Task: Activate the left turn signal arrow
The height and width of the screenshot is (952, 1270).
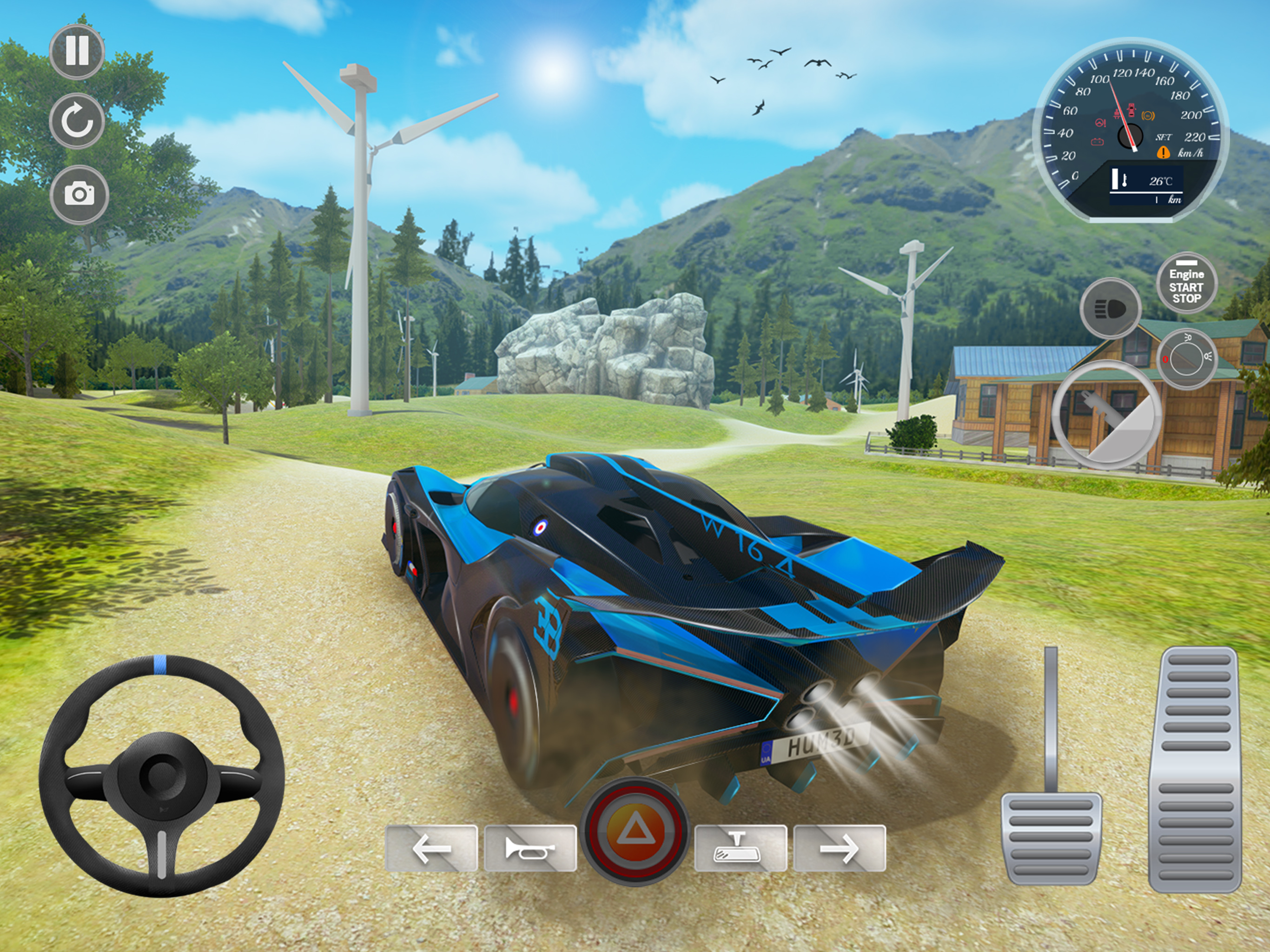Action: click(x=431, y=848)
